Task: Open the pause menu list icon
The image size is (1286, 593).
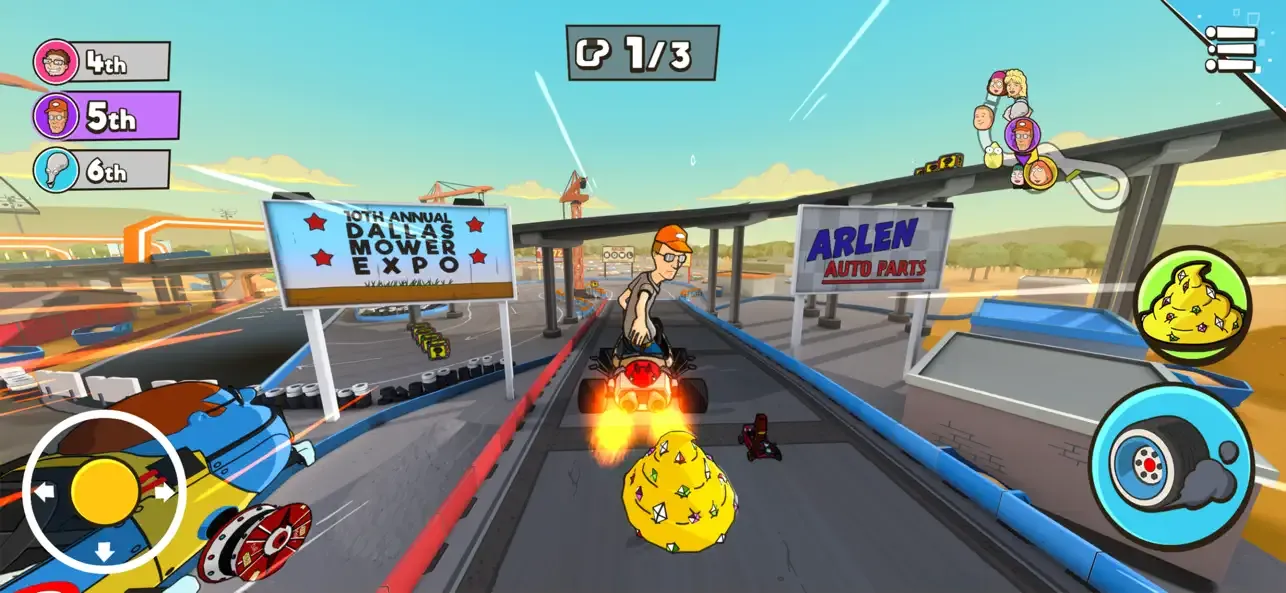Action: click(x=1230, y=48)
